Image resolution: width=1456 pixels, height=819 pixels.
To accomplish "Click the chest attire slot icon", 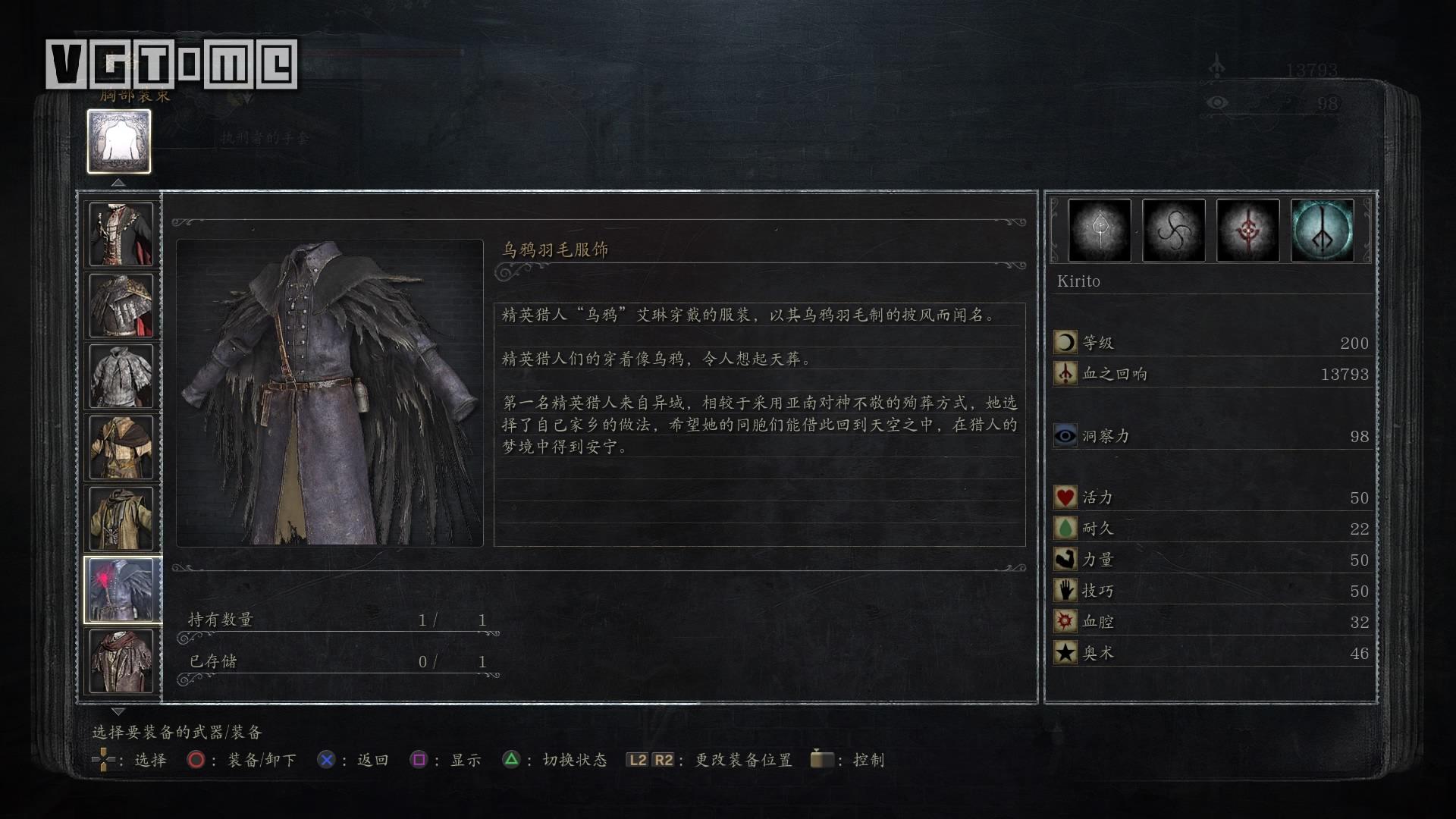I will (119, 142).
